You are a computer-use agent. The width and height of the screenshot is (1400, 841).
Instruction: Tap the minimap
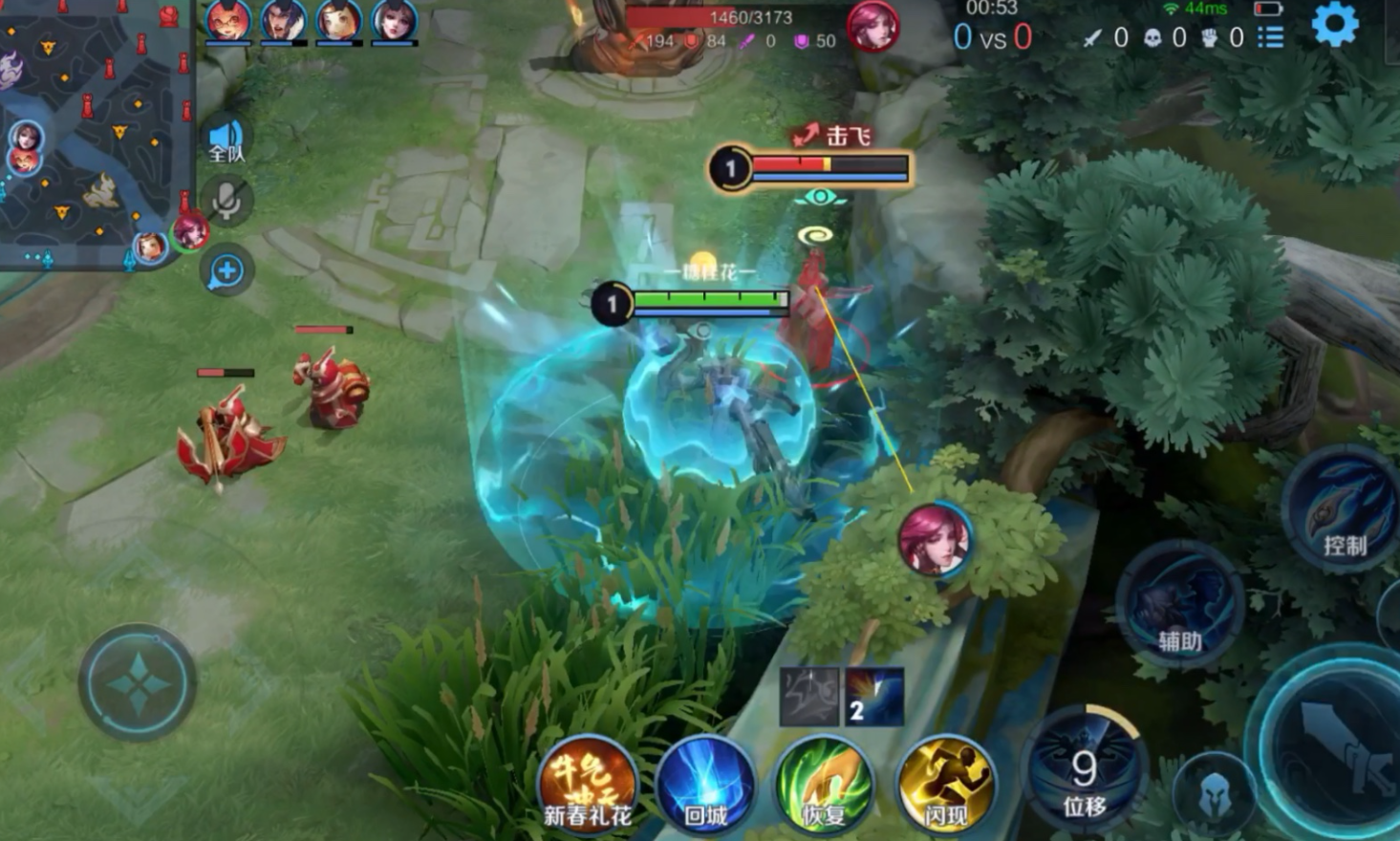[96, 134]
